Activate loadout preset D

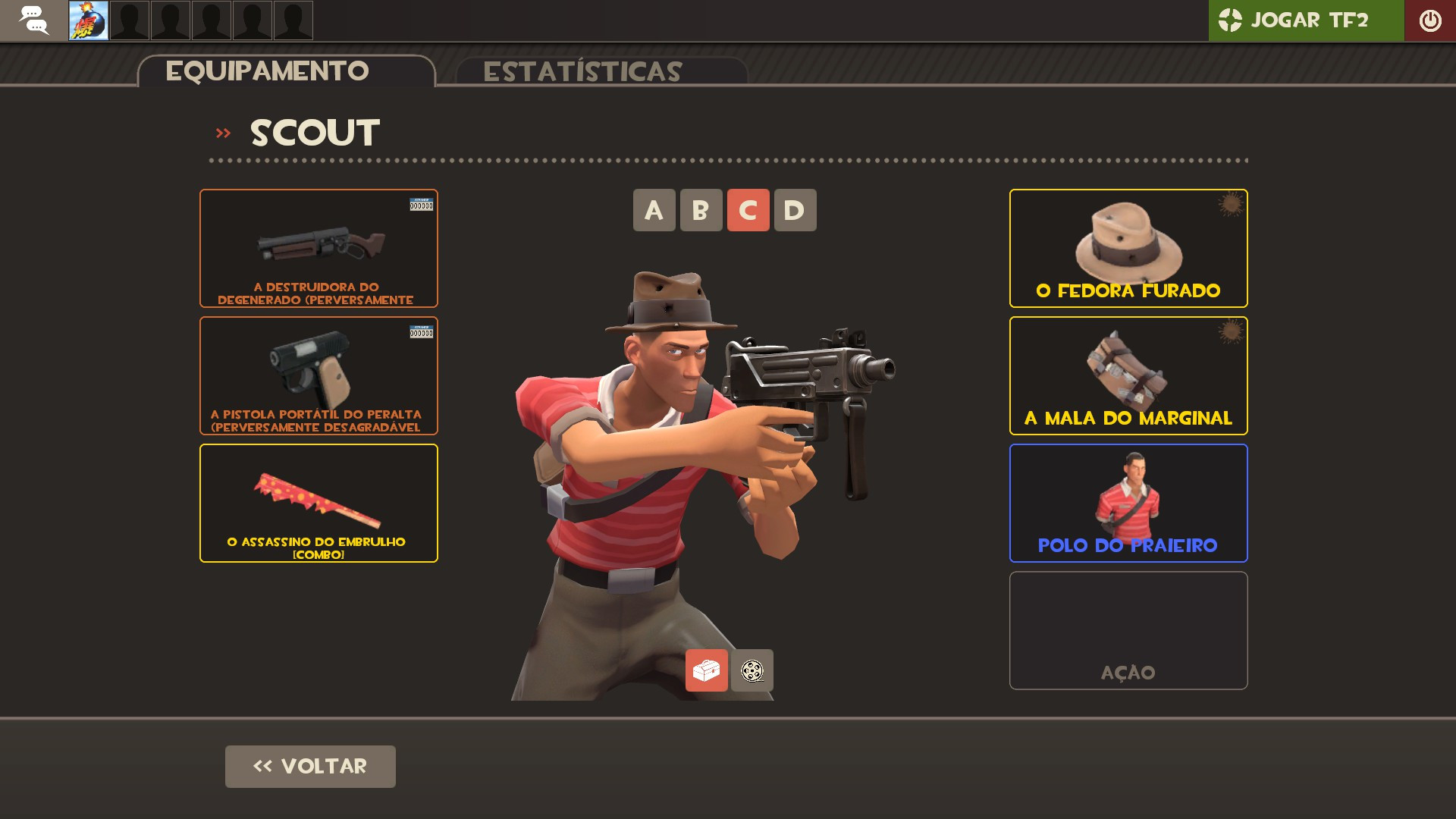(x=793, y=210)
